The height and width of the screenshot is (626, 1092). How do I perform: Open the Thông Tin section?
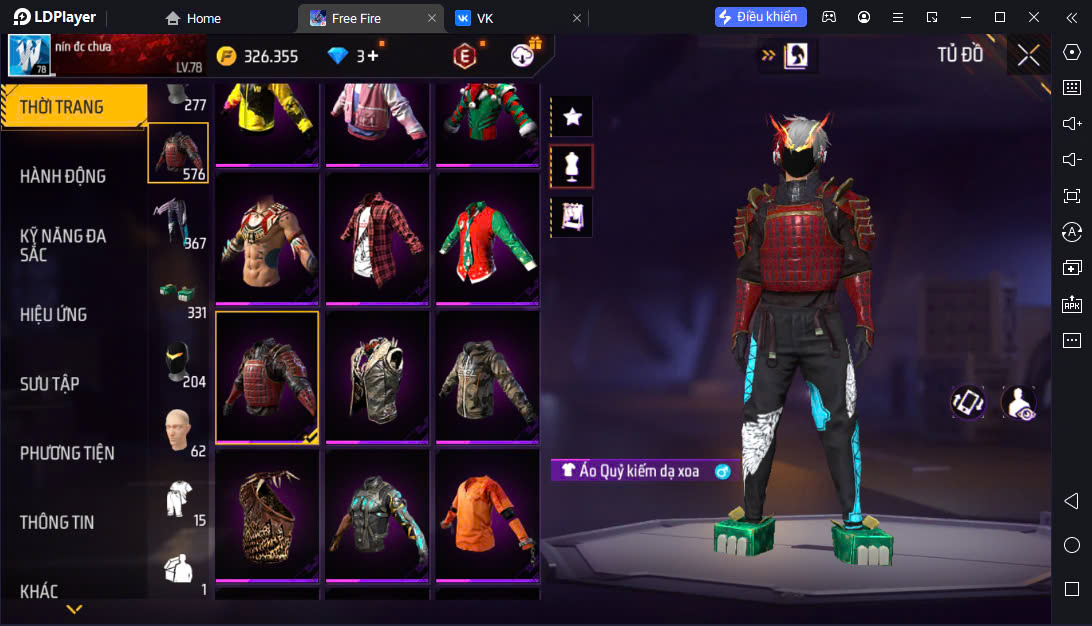click(59, 522)
